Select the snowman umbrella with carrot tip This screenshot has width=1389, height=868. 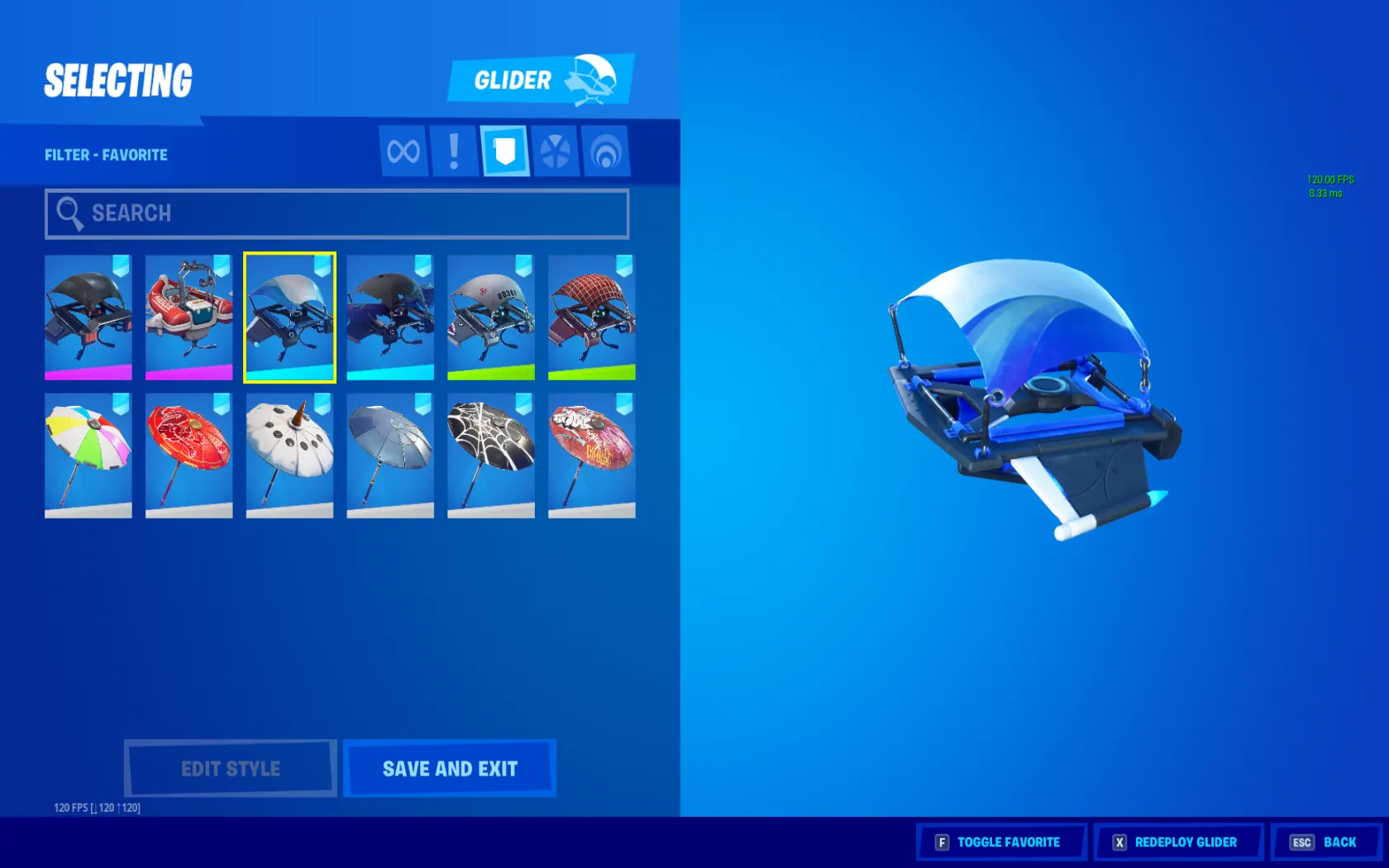[289, 455]
